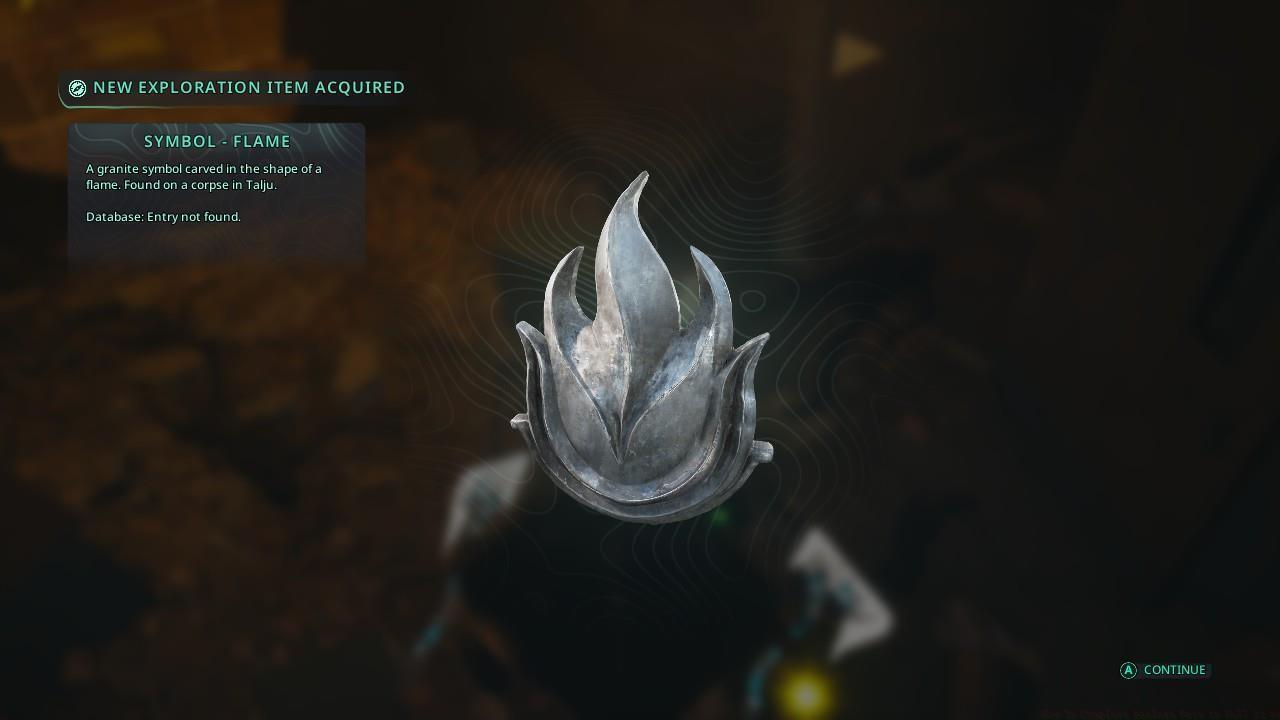
Task: Click the faint green glow near the bottom right
Action: 722,519
